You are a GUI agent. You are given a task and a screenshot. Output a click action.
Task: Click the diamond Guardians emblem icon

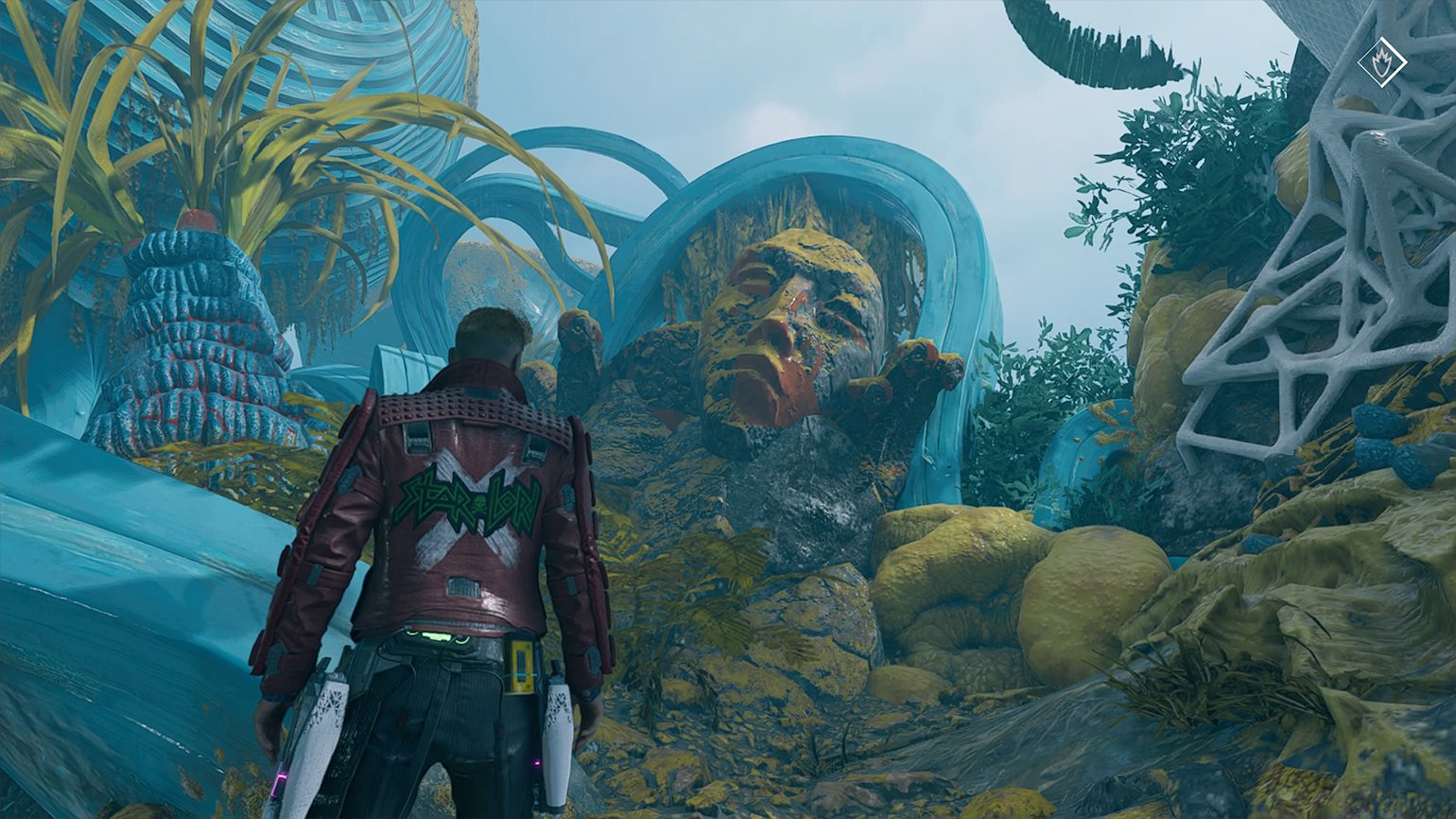pos(1381,62)
